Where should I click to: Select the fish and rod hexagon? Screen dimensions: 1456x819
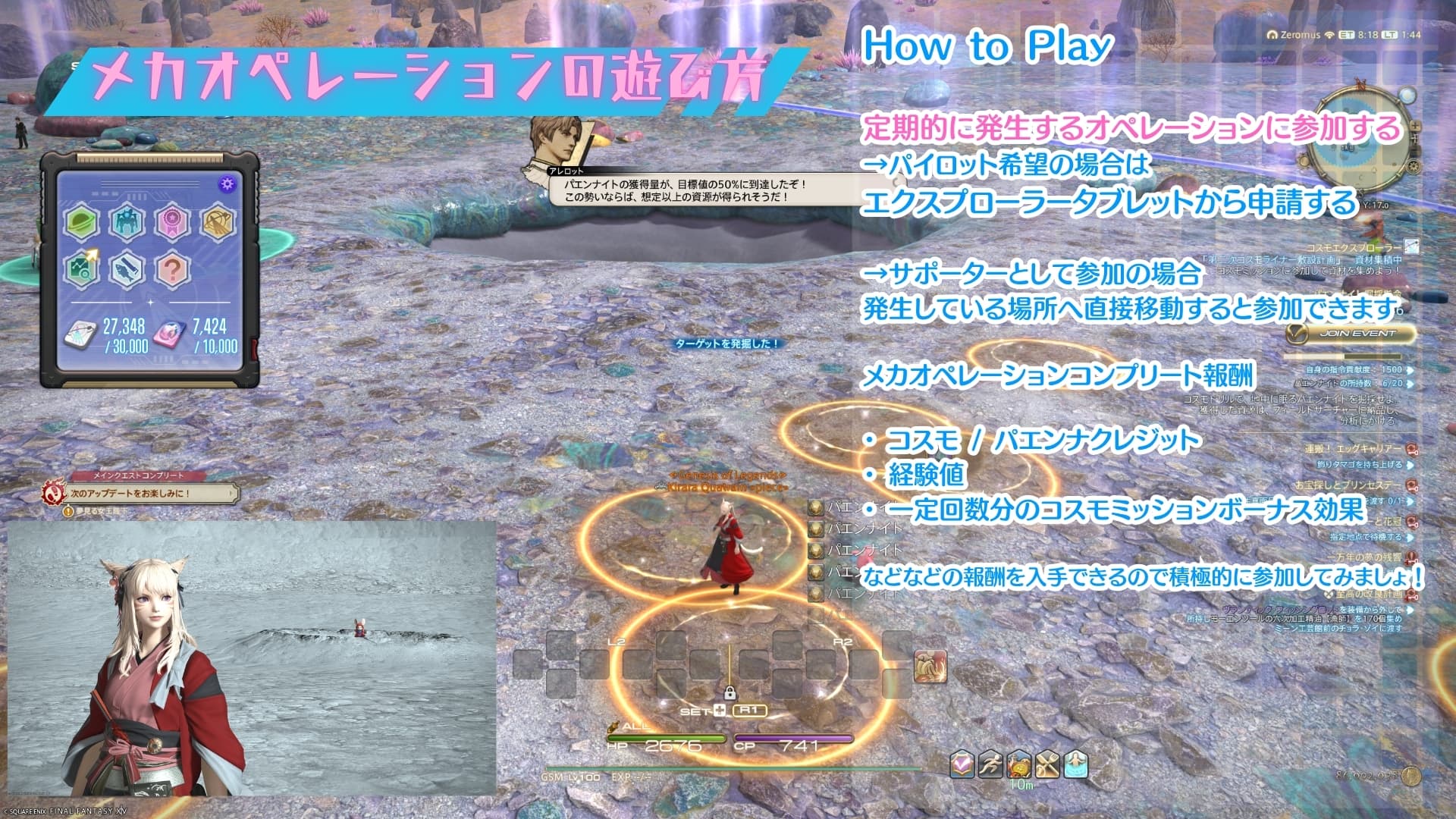point(127,269)
